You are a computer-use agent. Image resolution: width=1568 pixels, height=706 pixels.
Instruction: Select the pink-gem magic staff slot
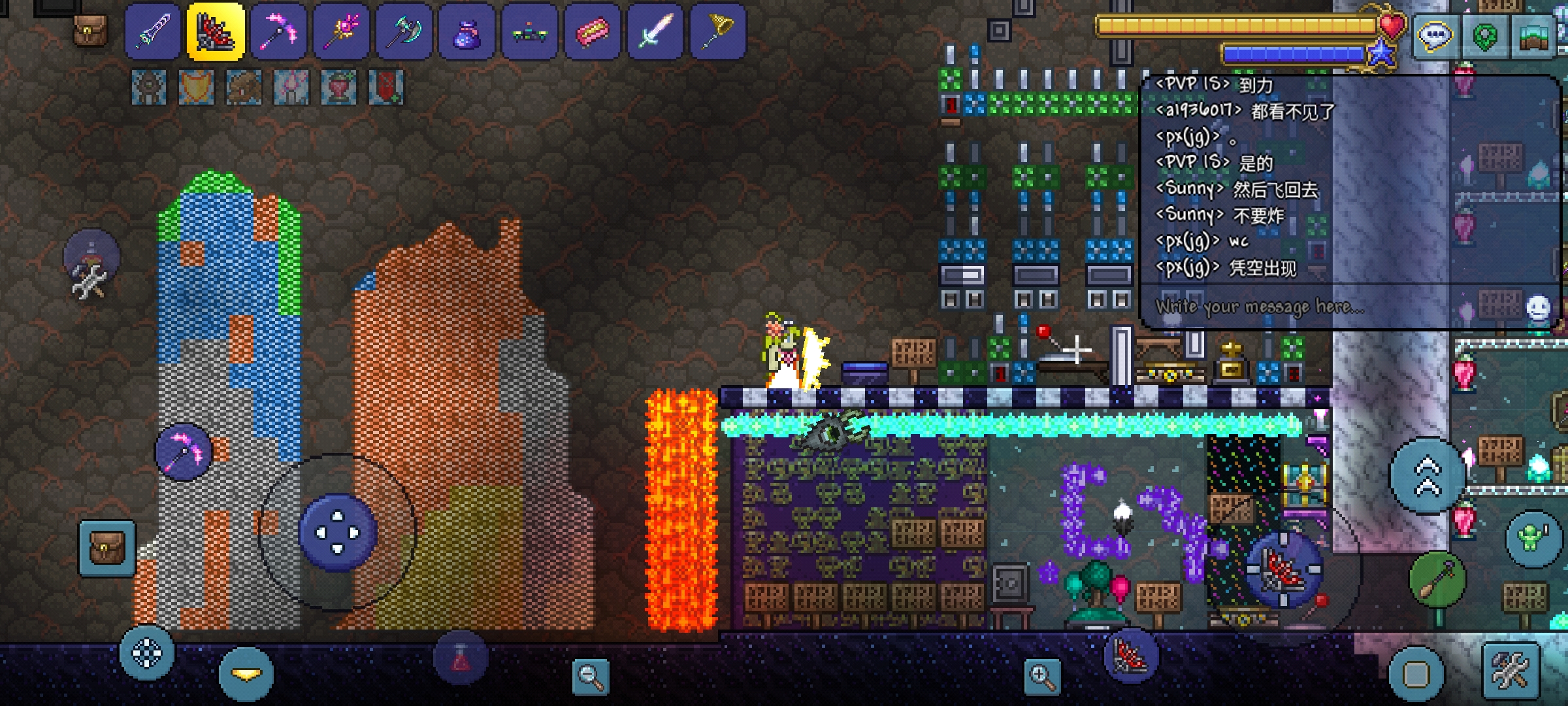tap(341, 31)
